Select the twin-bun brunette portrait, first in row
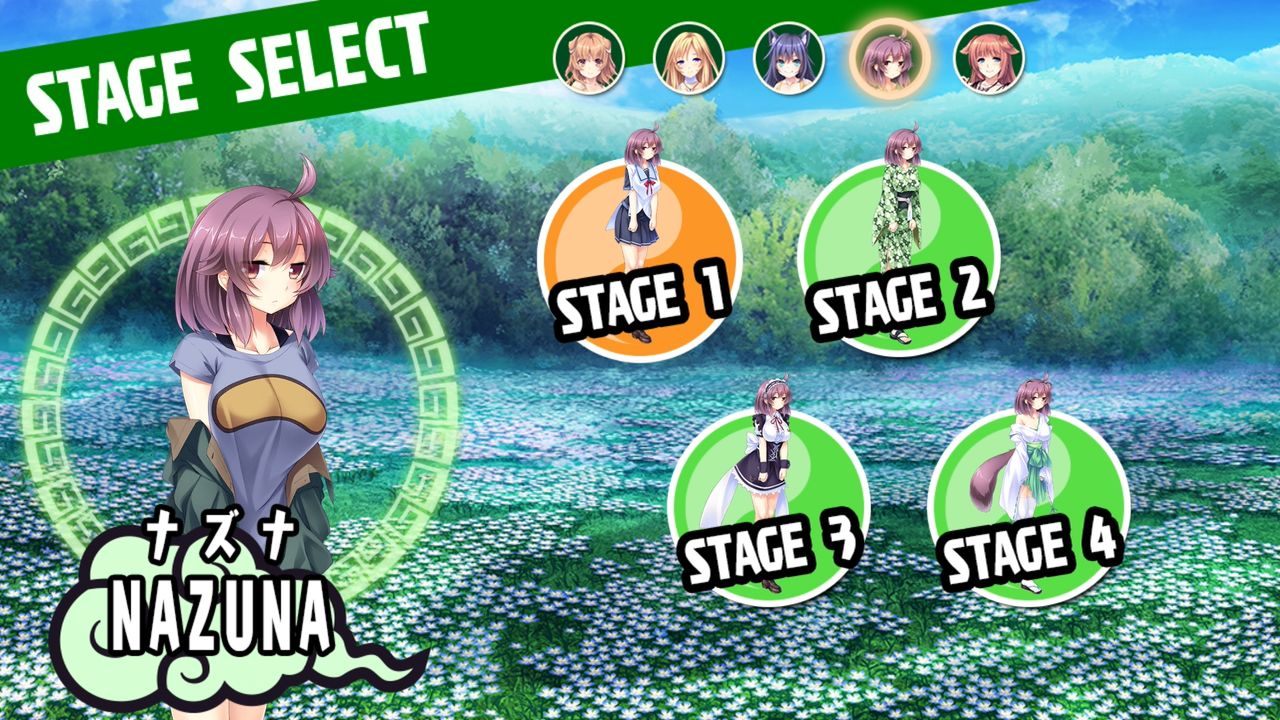Screen dimensions: 1280x720 click(x=588, y=60)
